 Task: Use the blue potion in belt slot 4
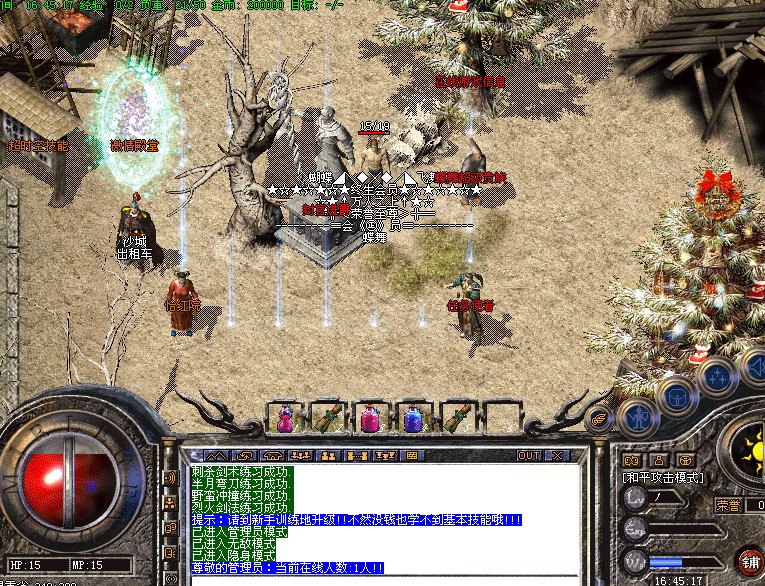[x=409, y=416]
